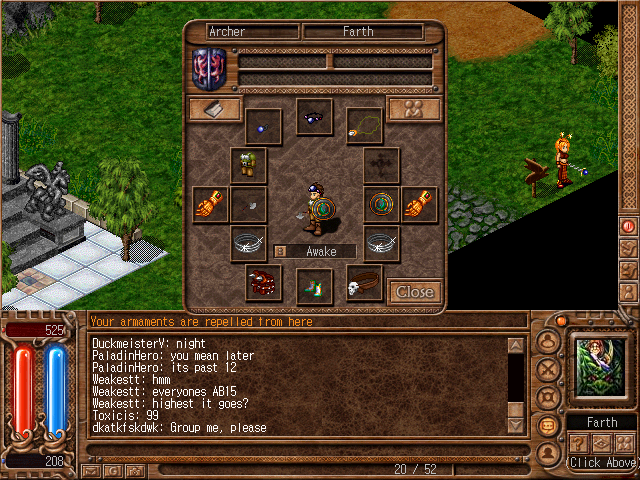Screen dimensions: 640x480
Task: Click the group icon beside the eye button
Action: pyautogui.click(x=626, y=443)
